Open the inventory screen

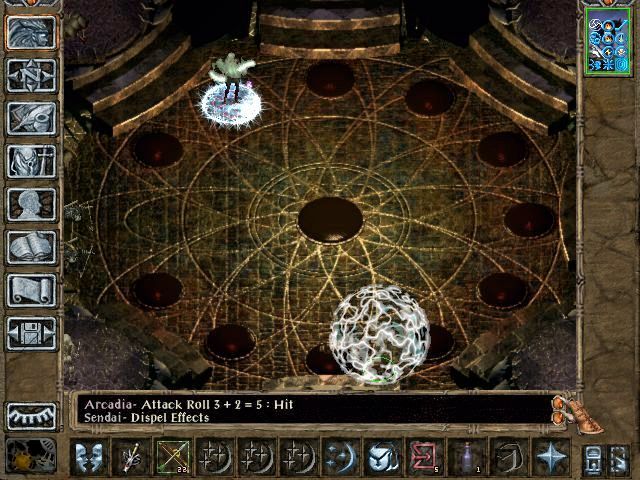click(x=31, y=161)
